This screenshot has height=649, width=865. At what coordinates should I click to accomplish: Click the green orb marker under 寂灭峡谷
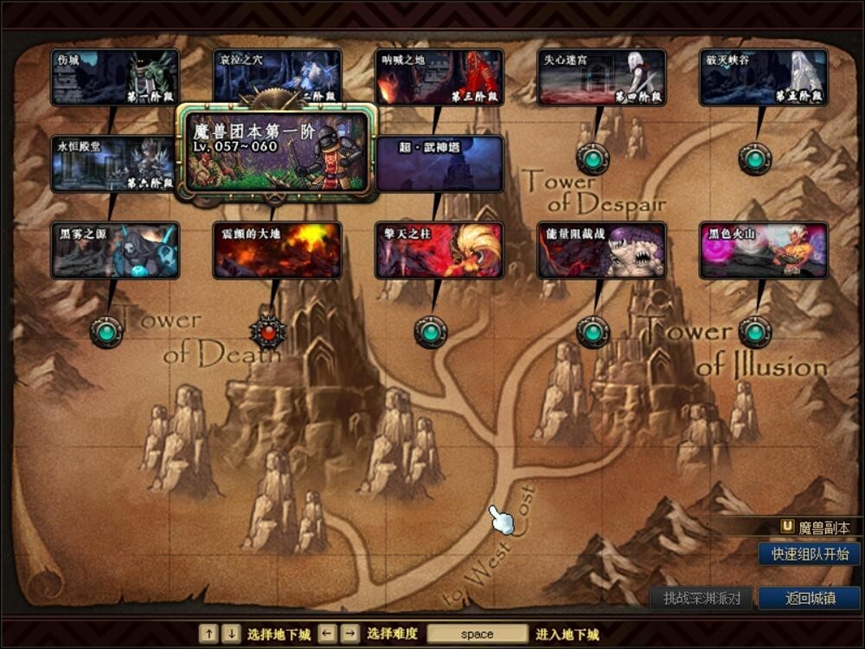click(x=754, y=158)
